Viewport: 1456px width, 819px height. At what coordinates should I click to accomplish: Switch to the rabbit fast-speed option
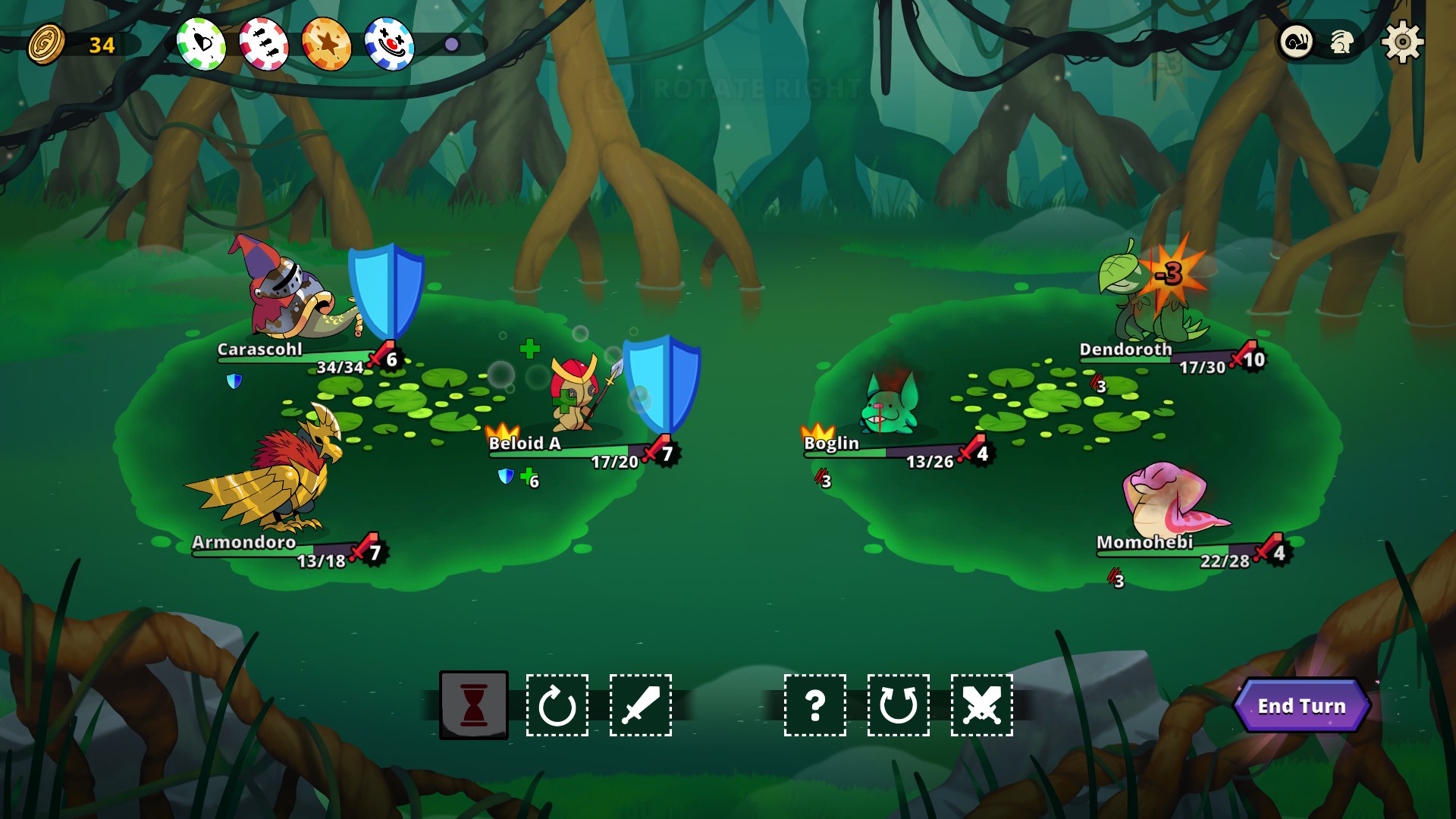click(1341, 42)
